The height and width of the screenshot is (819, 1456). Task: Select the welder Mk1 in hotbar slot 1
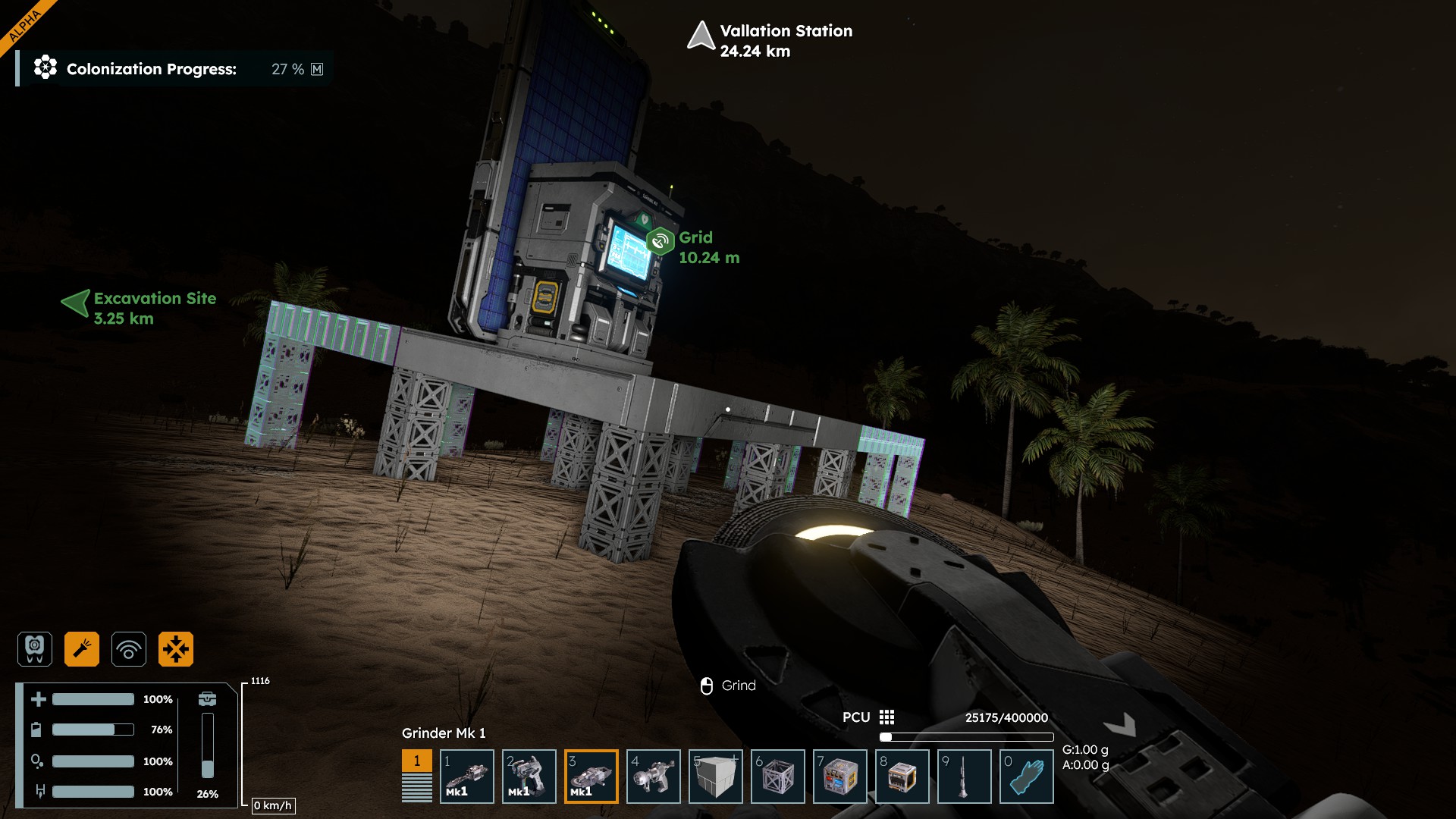click(x=467, y=777)
